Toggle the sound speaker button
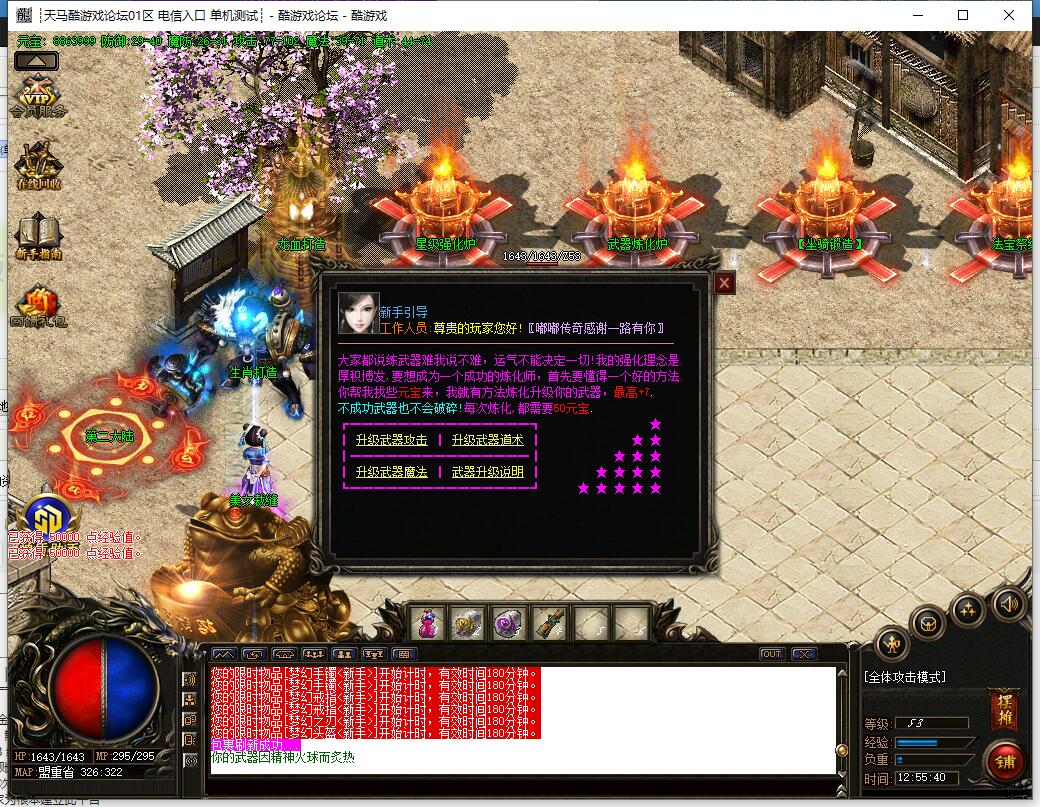The height and width of the screenshot is (807, 1040). pyautogui.click(x=1009, y=603)
